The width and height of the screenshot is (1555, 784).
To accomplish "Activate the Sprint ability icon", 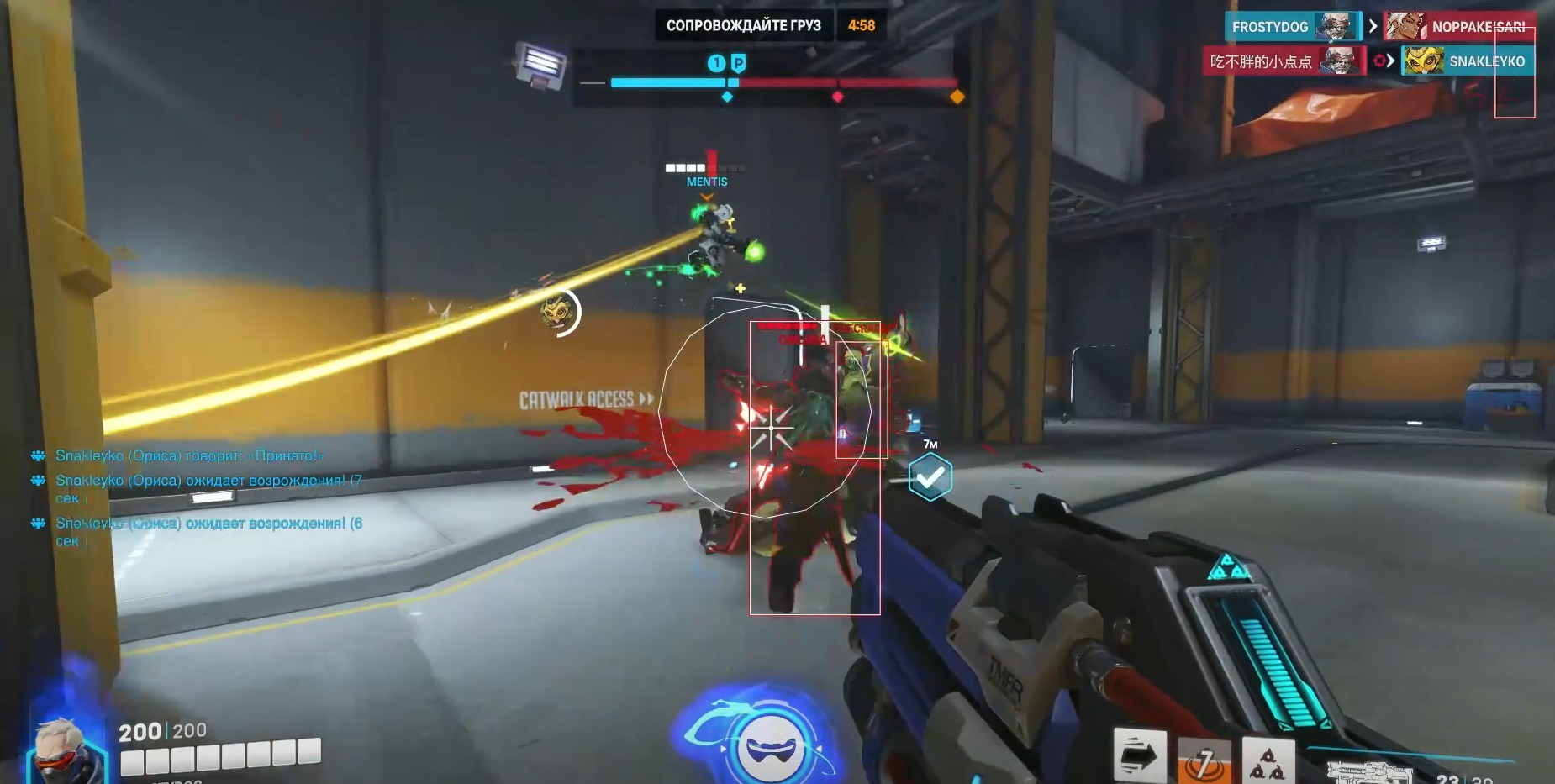I will [1140, 755].
